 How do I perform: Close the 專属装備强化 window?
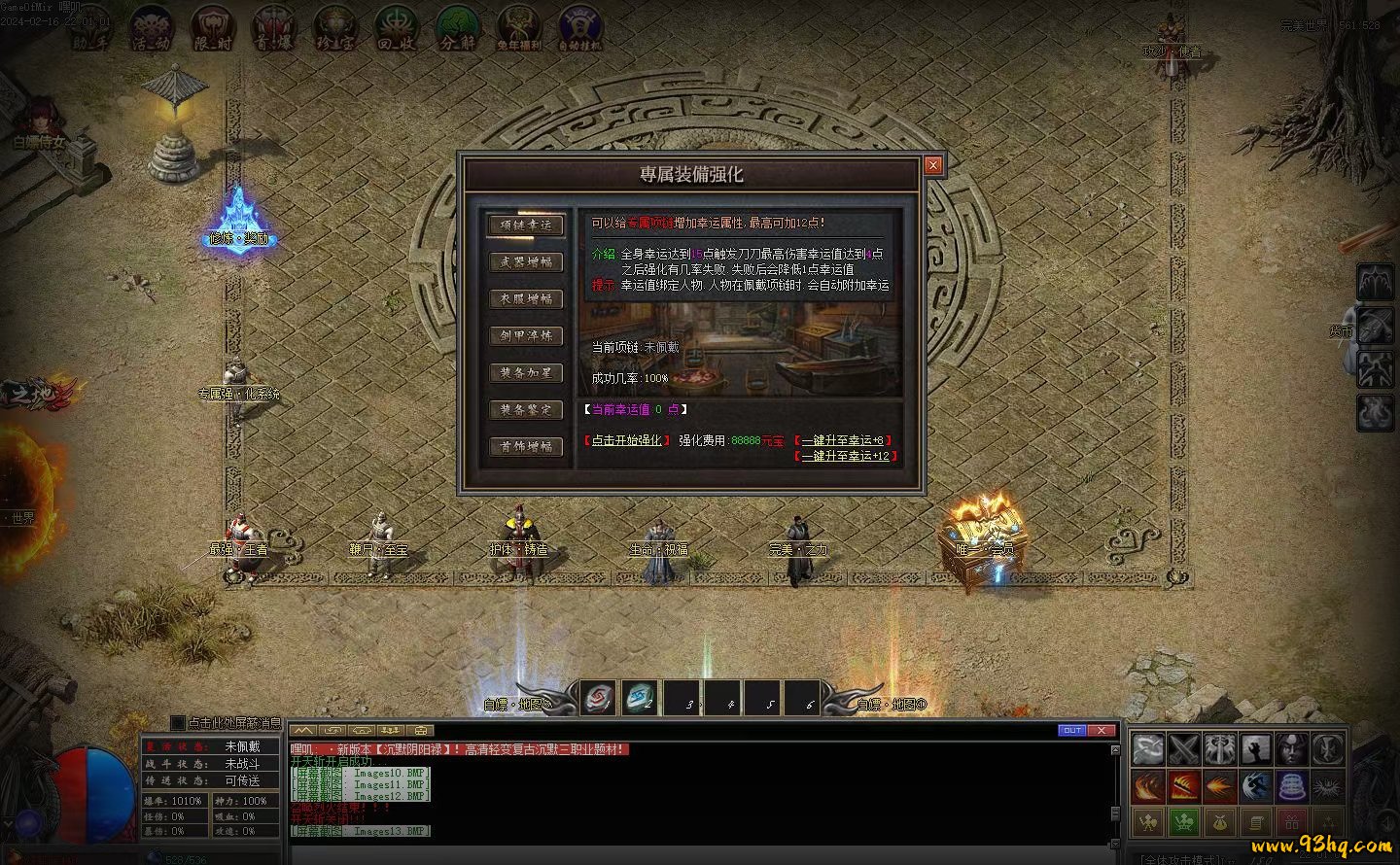[933, 165]
